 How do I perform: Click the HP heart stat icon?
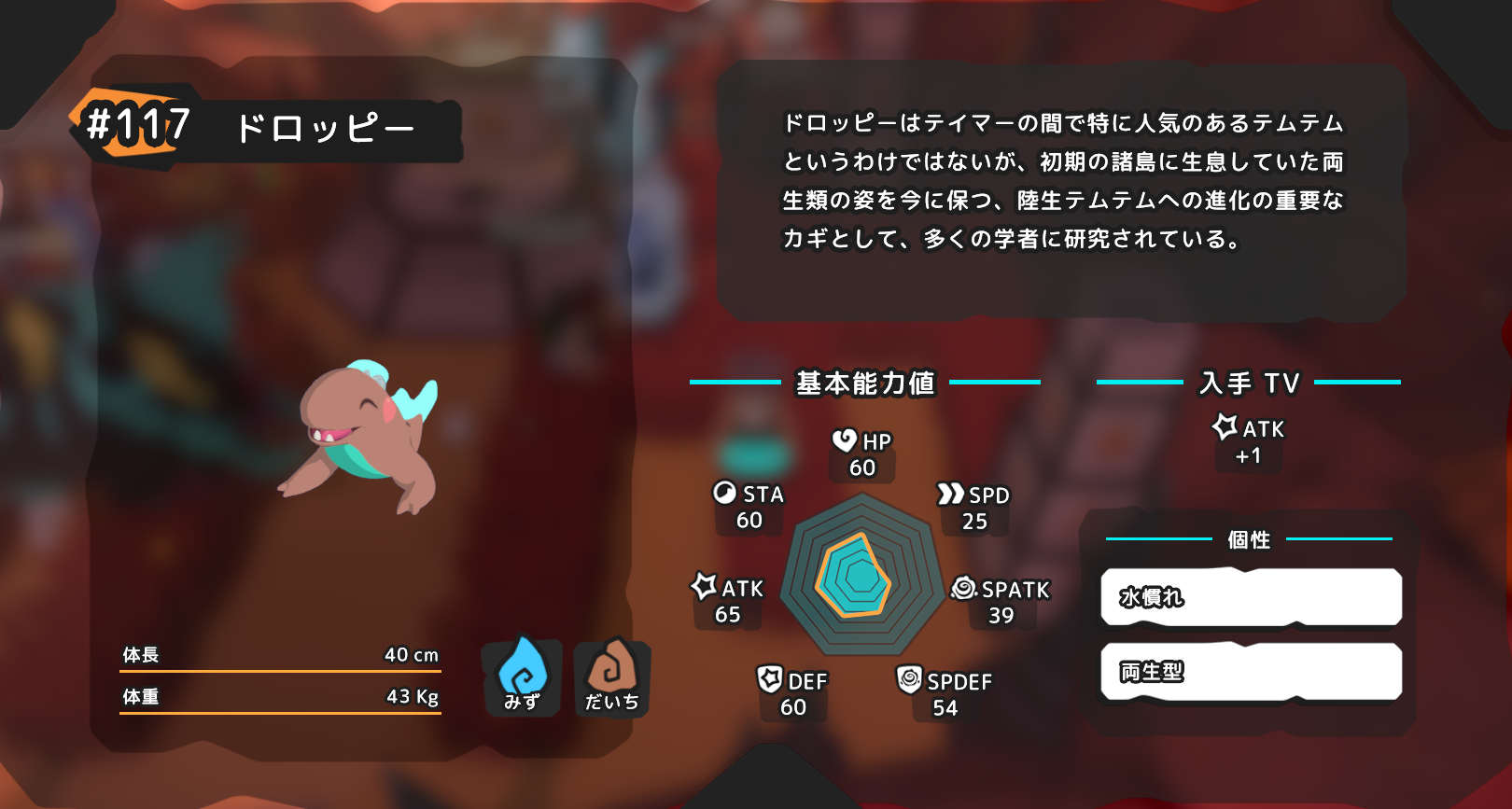pos(843,440)
